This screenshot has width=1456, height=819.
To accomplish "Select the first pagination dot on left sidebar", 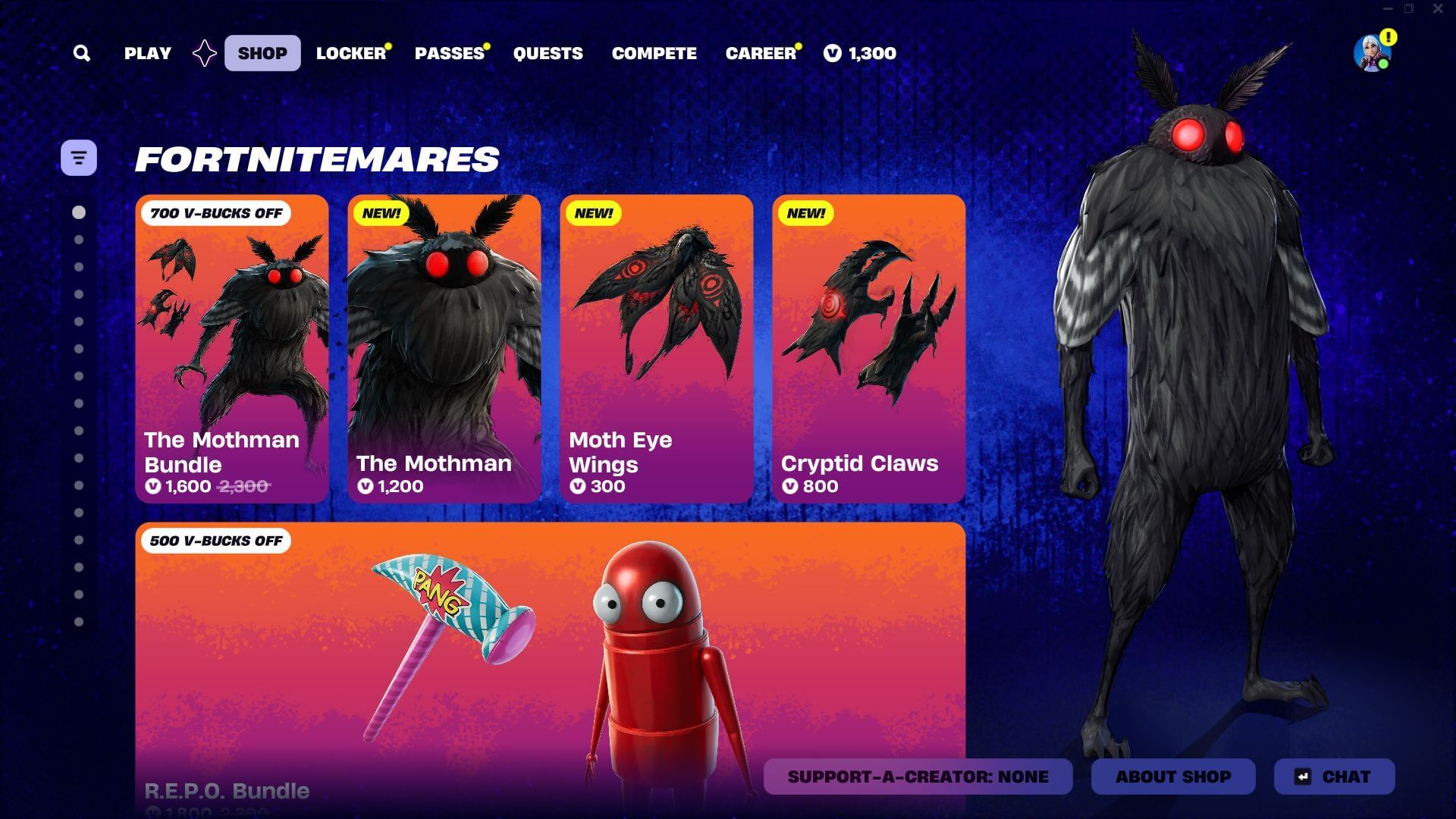I will tap(79, 213).
